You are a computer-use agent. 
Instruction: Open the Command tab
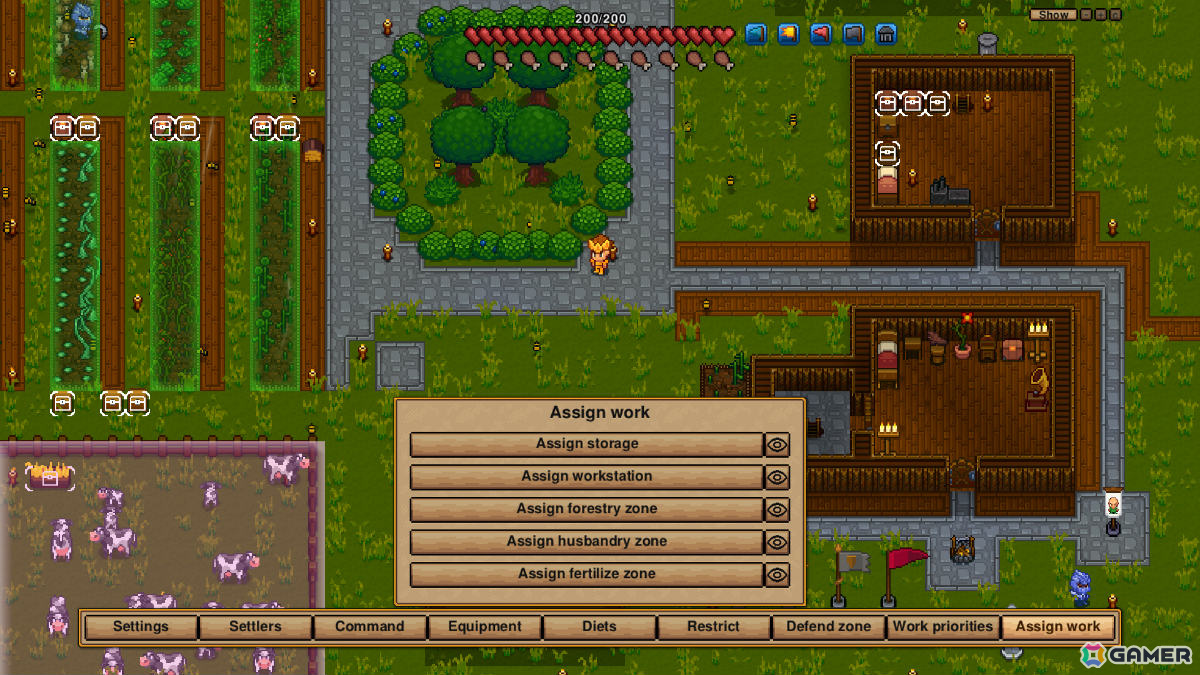click(x=370, y=627)
